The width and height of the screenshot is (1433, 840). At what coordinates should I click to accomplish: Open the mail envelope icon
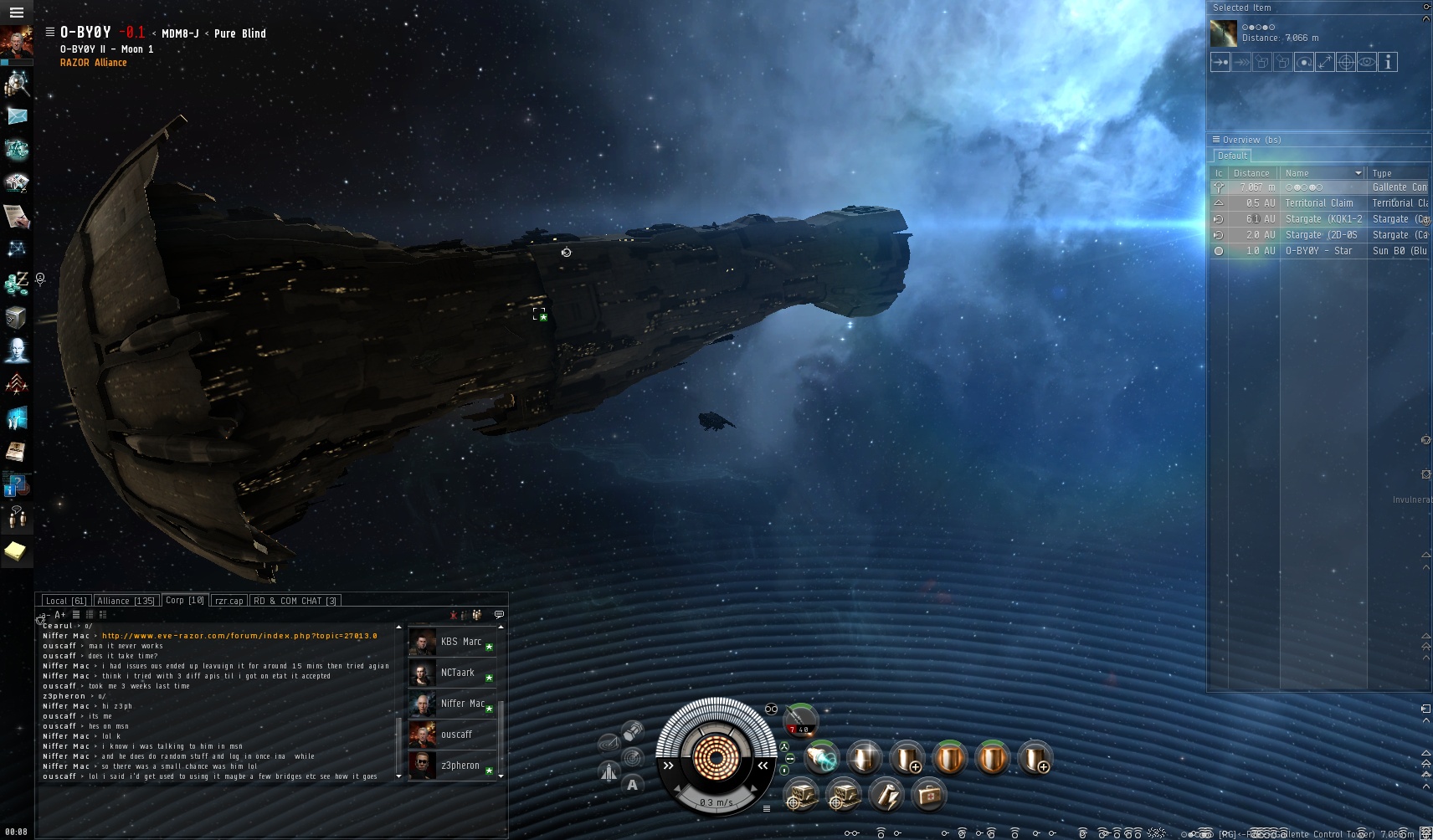pos(17,116)
